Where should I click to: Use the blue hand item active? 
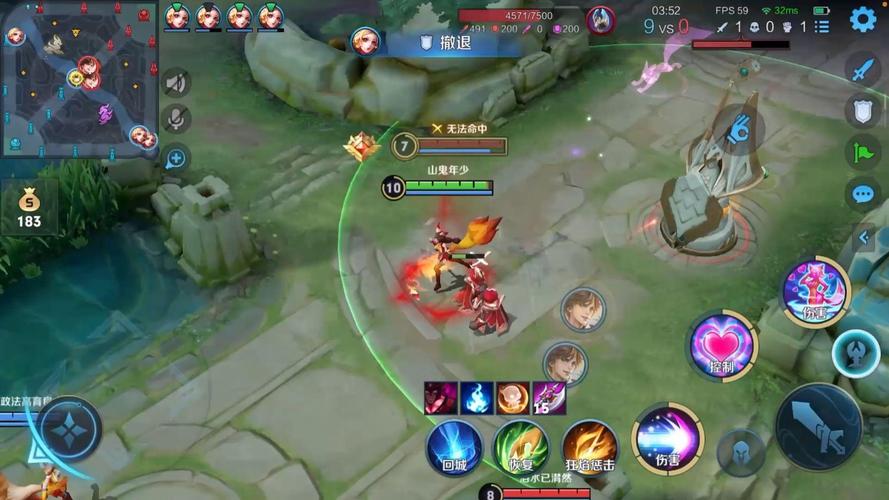739,128
